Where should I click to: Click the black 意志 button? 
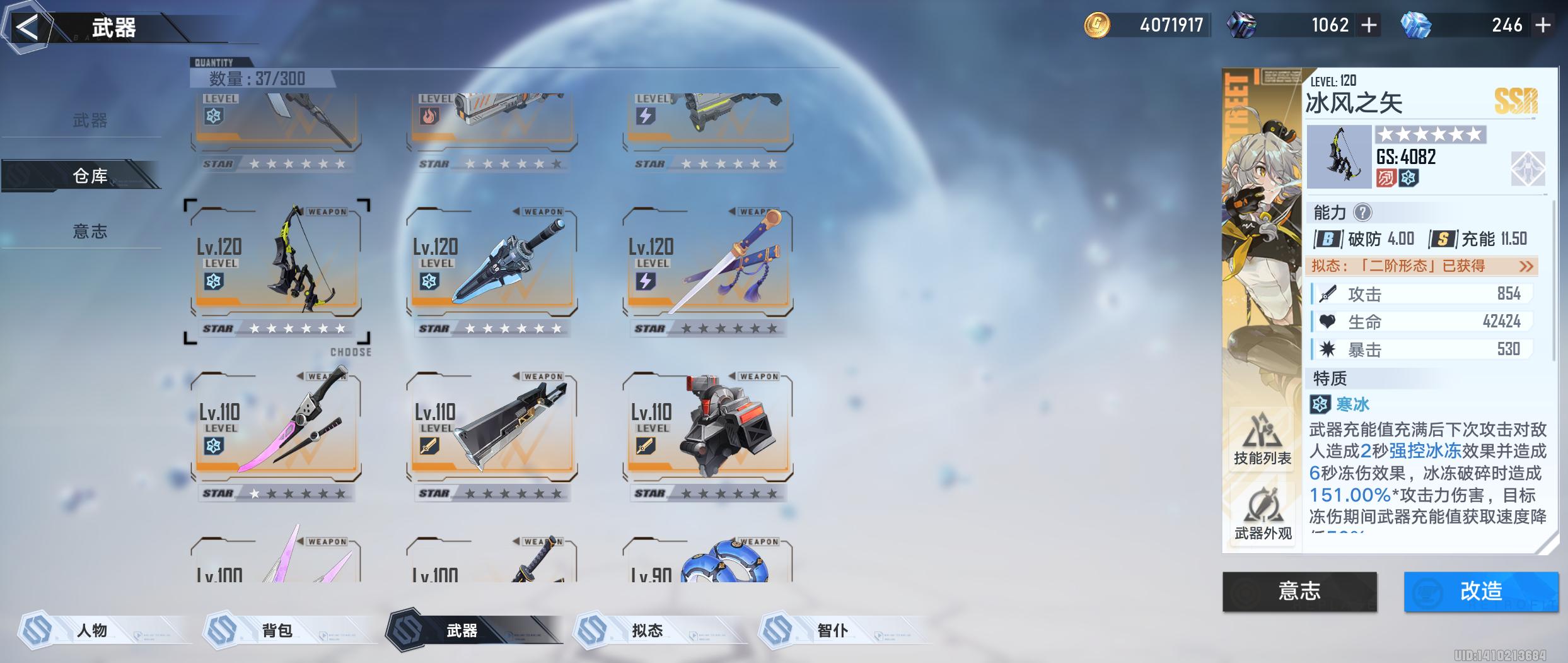click(x=1299, y=591)
